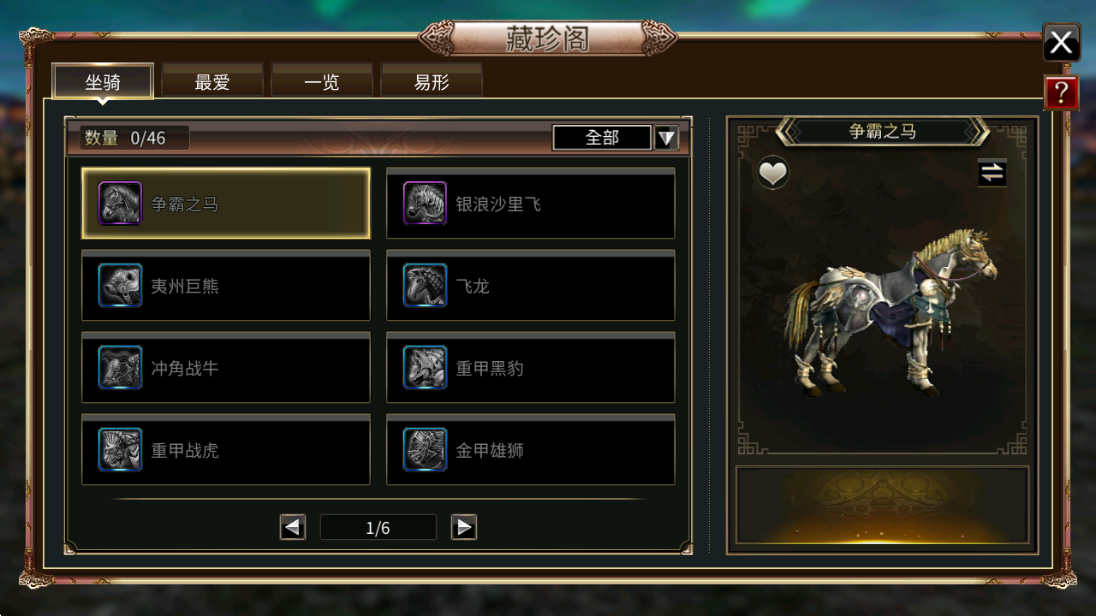Image resolution: width=1096 pixels, height=616 pixels.
Task: Choose the 重甲黑豹 mount entry
Action: 530,368
